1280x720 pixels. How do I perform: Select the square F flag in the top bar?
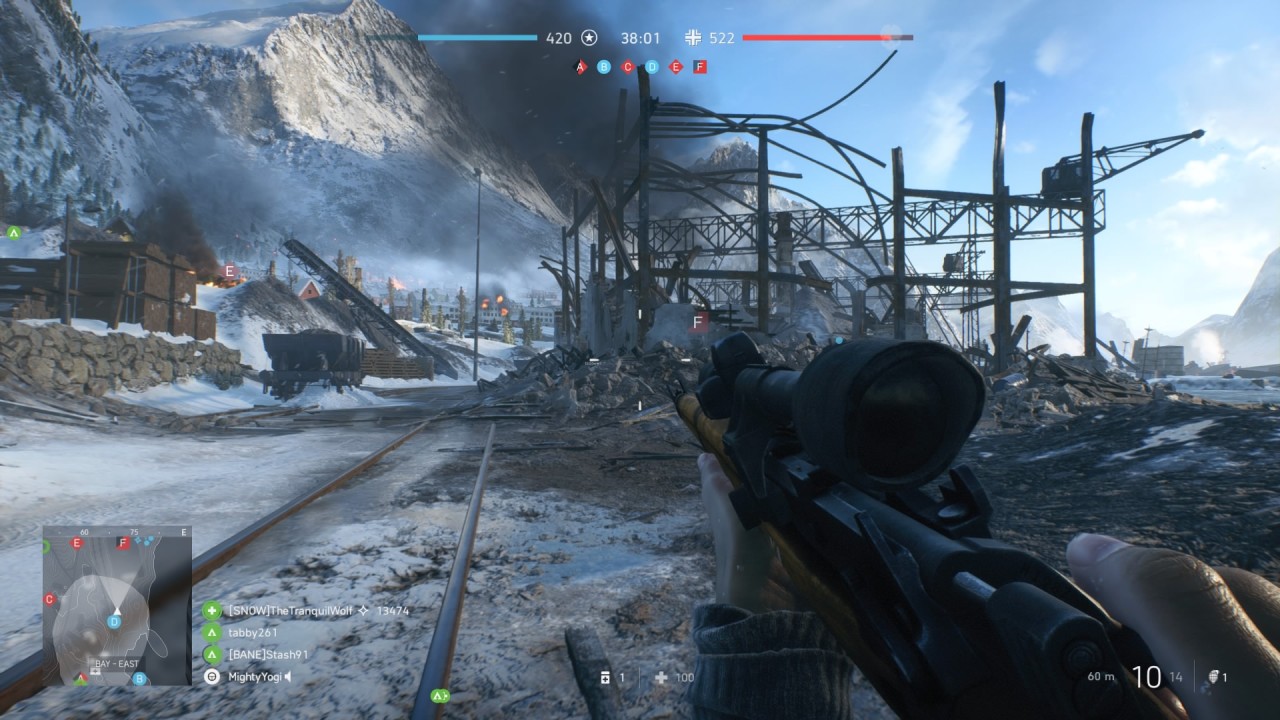pos(700,67)
